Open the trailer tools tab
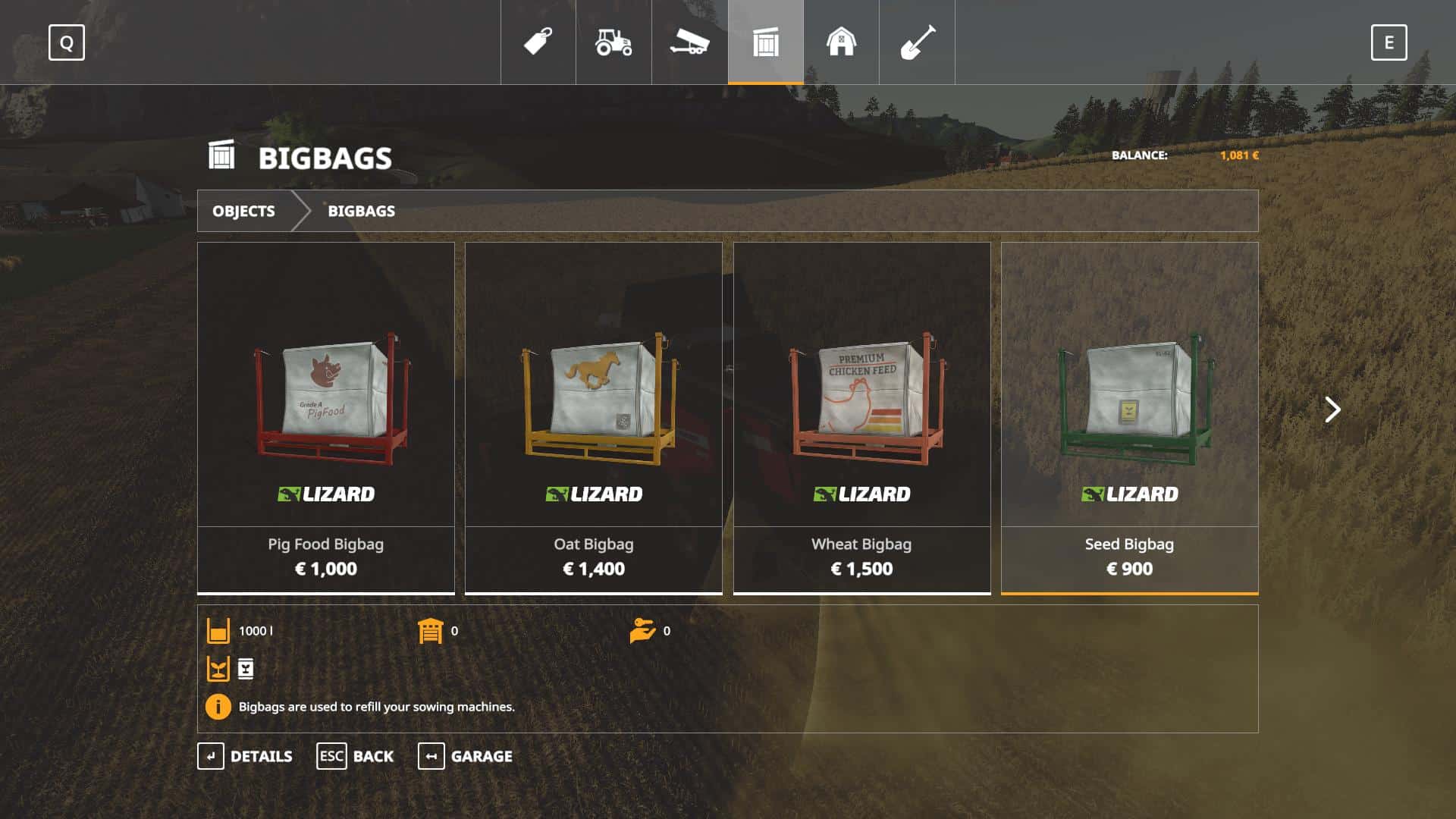 click(689, 42)
